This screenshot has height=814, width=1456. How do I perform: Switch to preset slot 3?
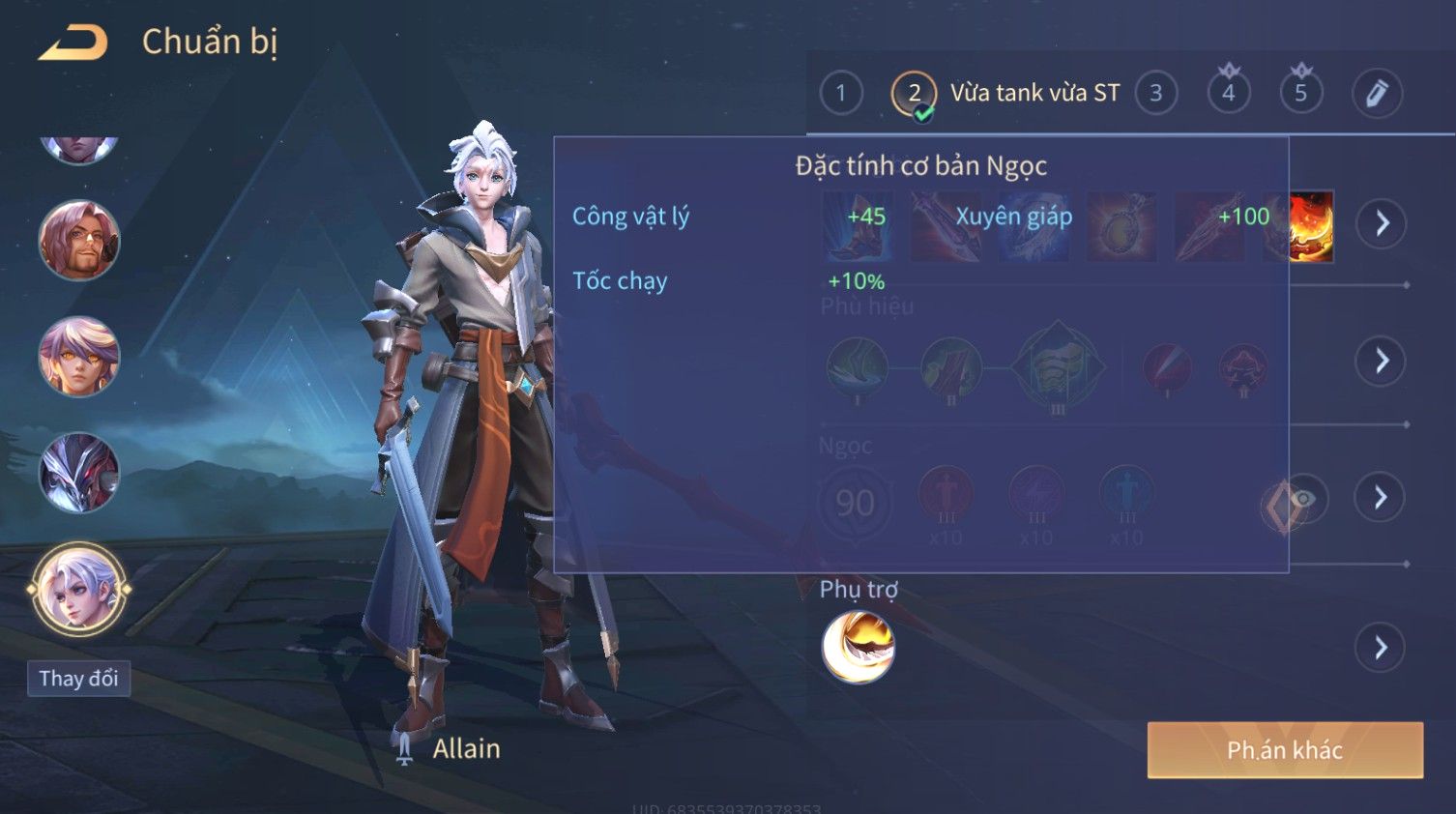[x=1155, y=93]
